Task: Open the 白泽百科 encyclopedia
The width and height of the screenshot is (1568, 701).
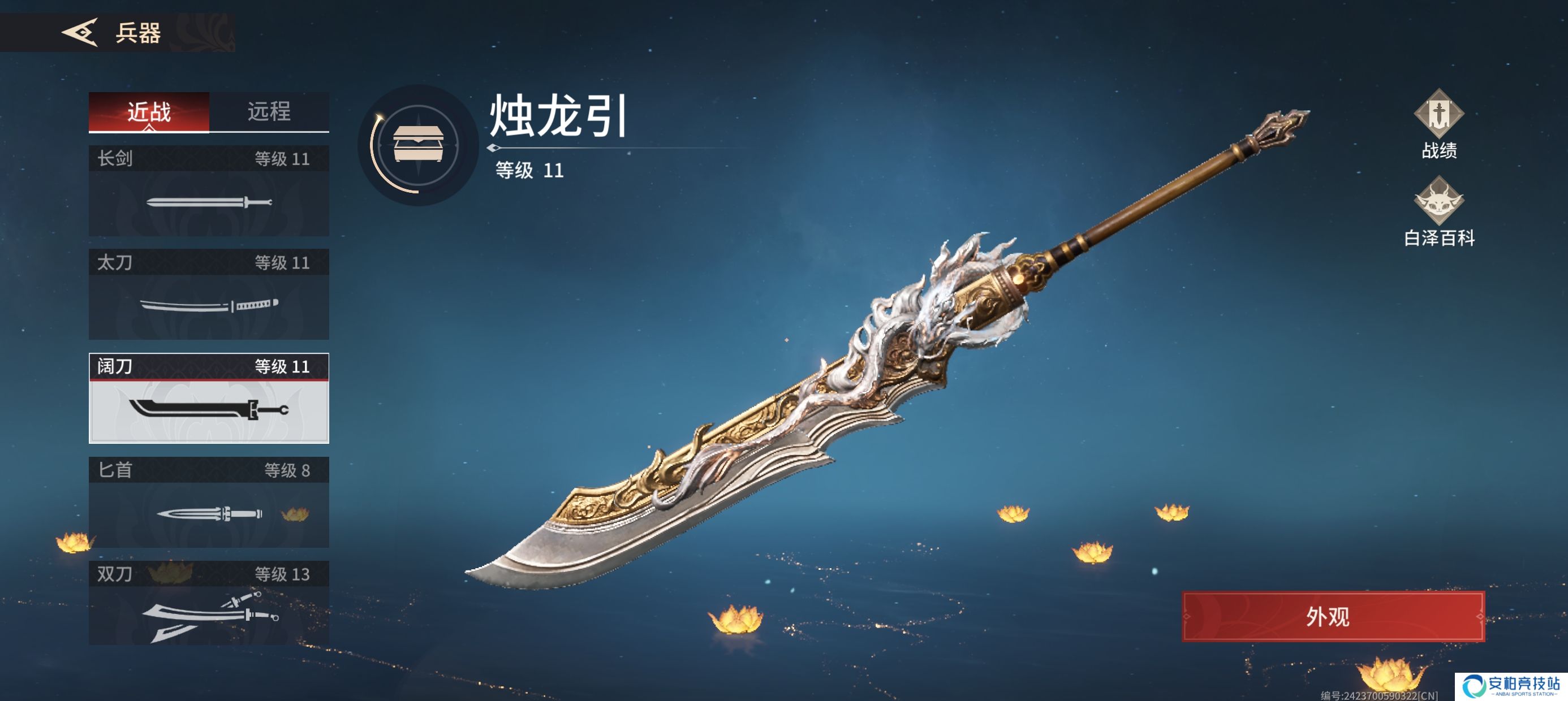Action: tap(1438, 213)
